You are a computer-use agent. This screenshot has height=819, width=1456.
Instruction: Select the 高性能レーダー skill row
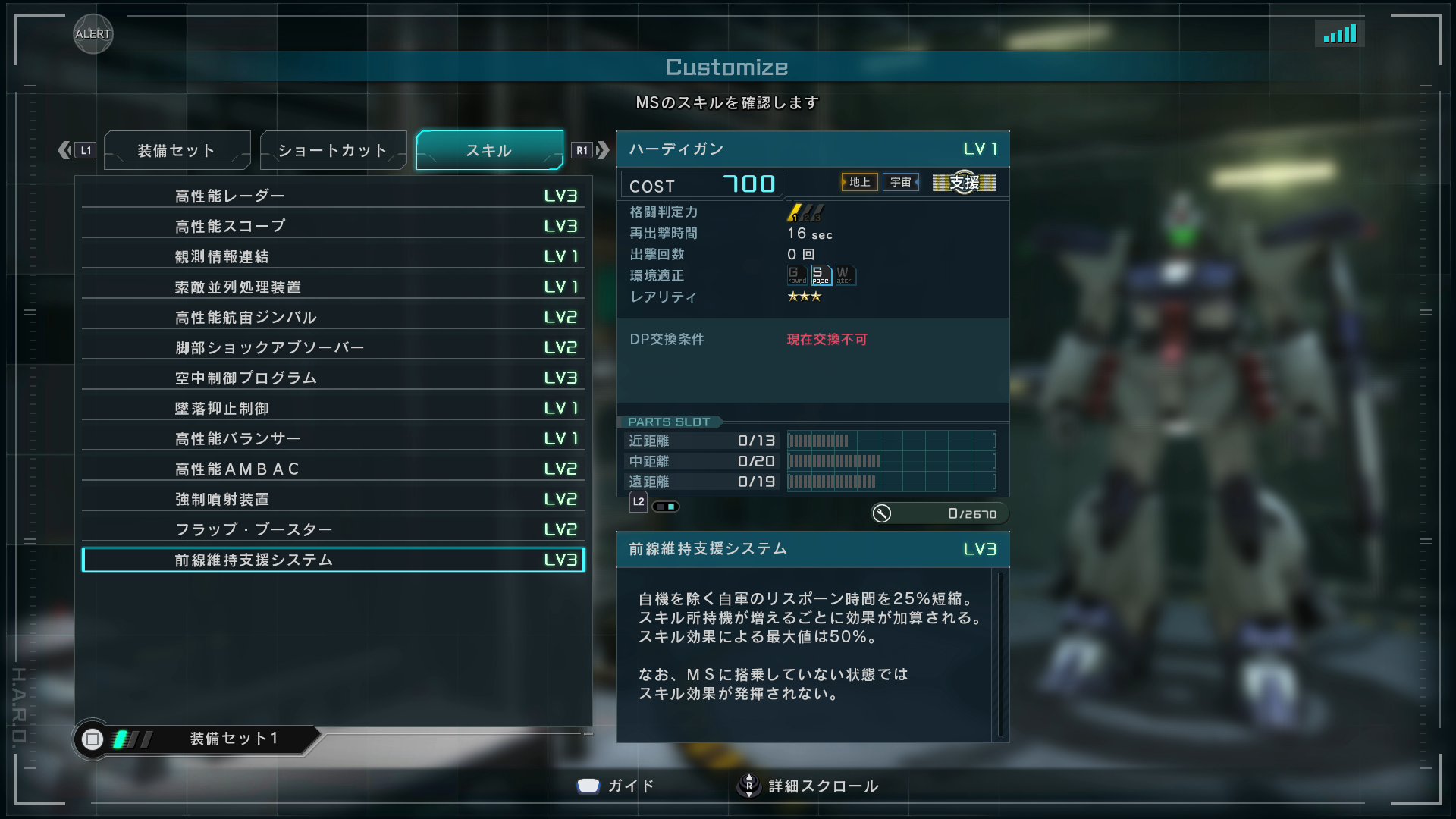click(333, 196)
